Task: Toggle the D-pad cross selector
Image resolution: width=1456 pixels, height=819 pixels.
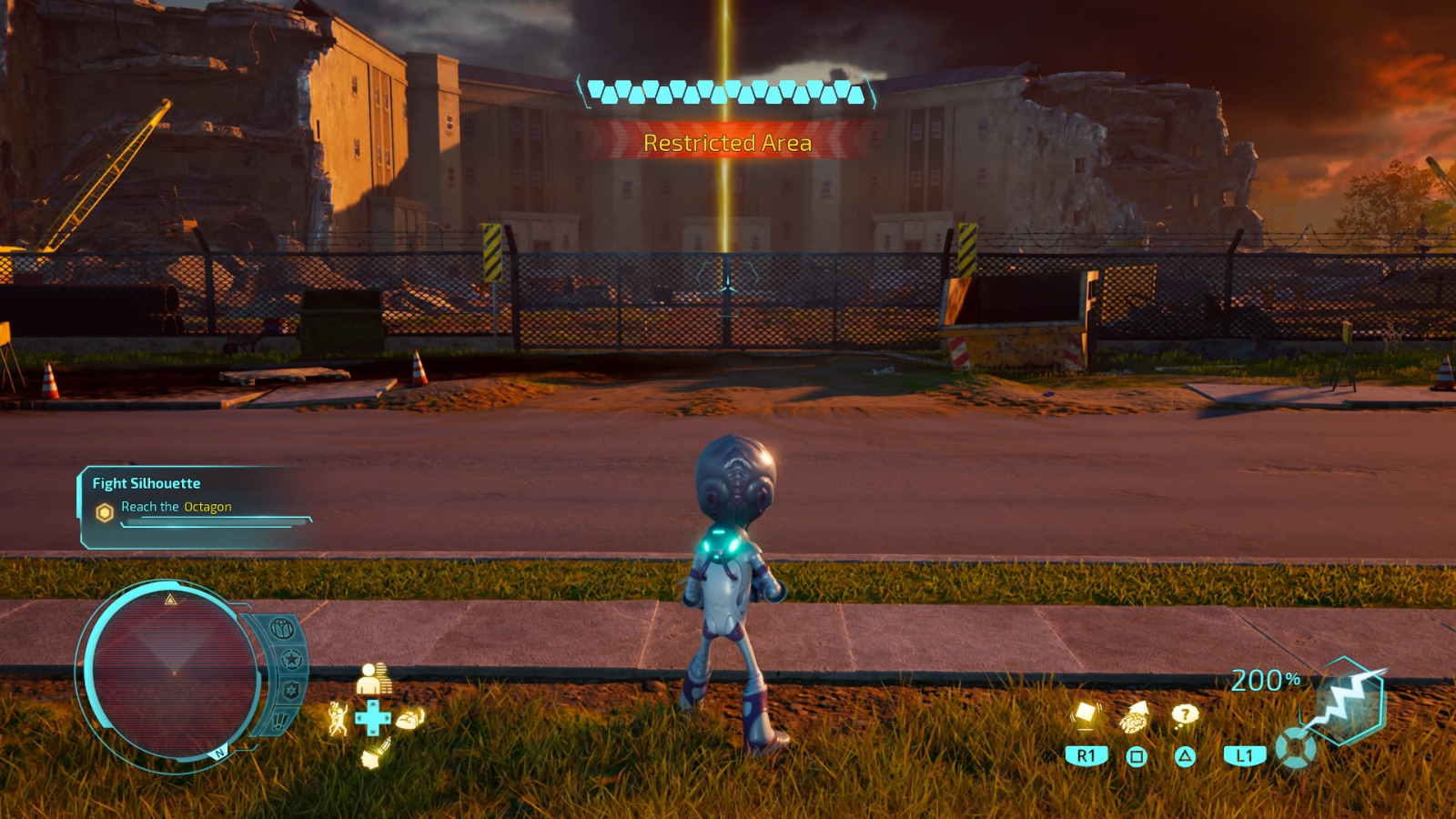Action: [x=373, y=718]
